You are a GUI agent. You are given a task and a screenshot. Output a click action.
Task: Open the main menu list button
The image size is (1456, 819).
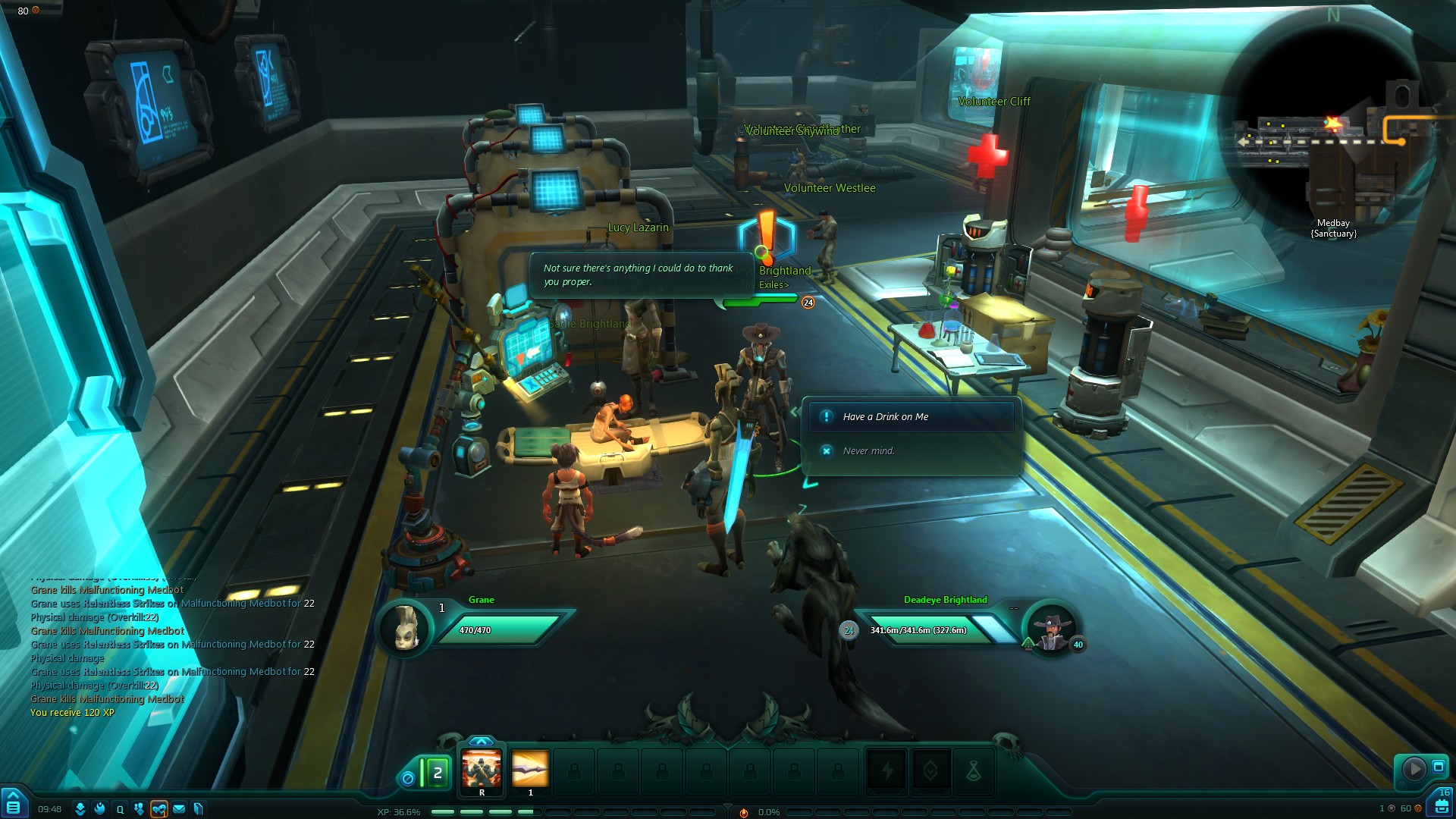(14, 805)
